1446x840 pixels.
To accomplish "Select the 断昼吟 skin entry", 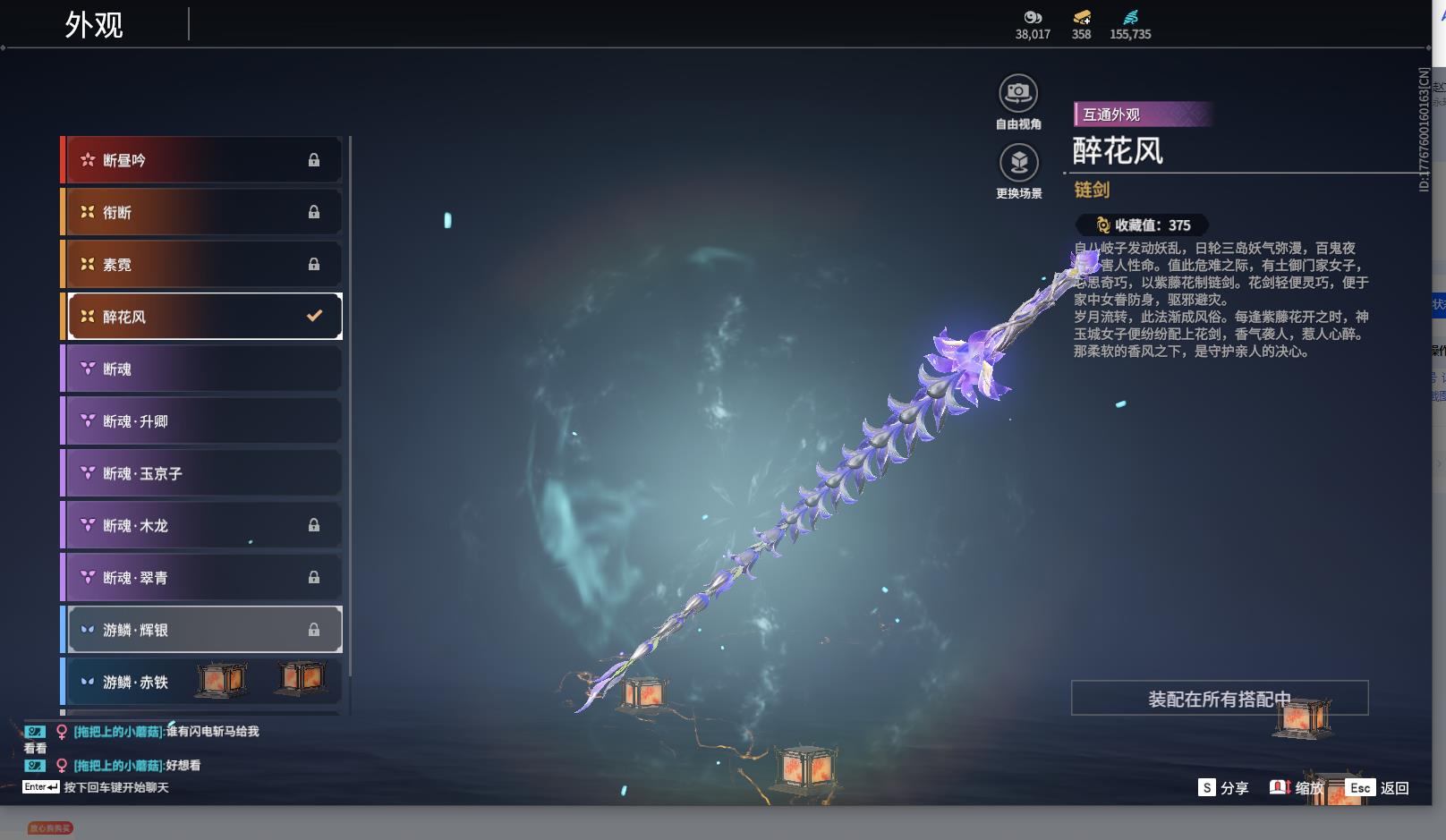I will click(x=203, y=160).
